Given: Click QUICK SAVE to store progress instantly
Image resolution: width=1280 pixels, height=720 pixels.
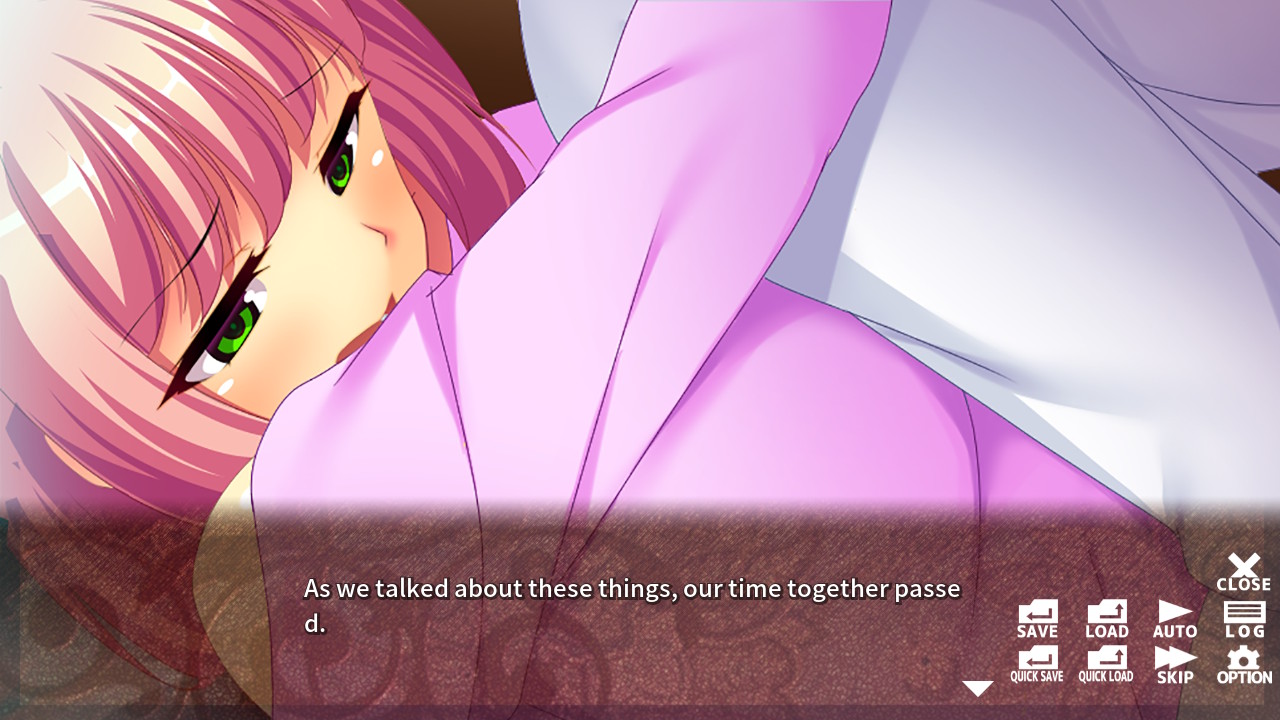Looking at the screenshot, I should pyautogui.click(x=1037, y=664).
